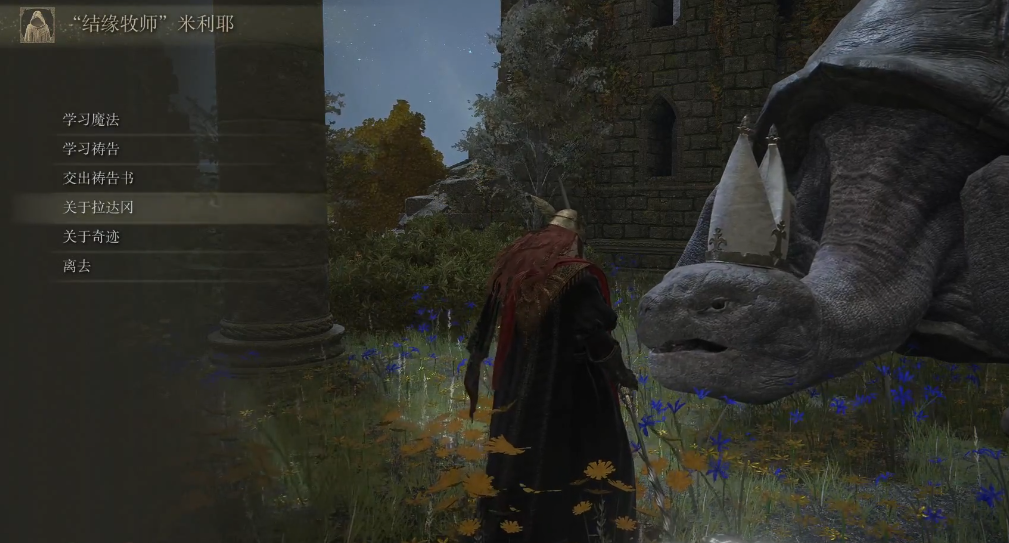Ask 关于奇迹 (About miracles) dialogue option
The height and width of the screenshot is (543, 1009).
[92, 237]
